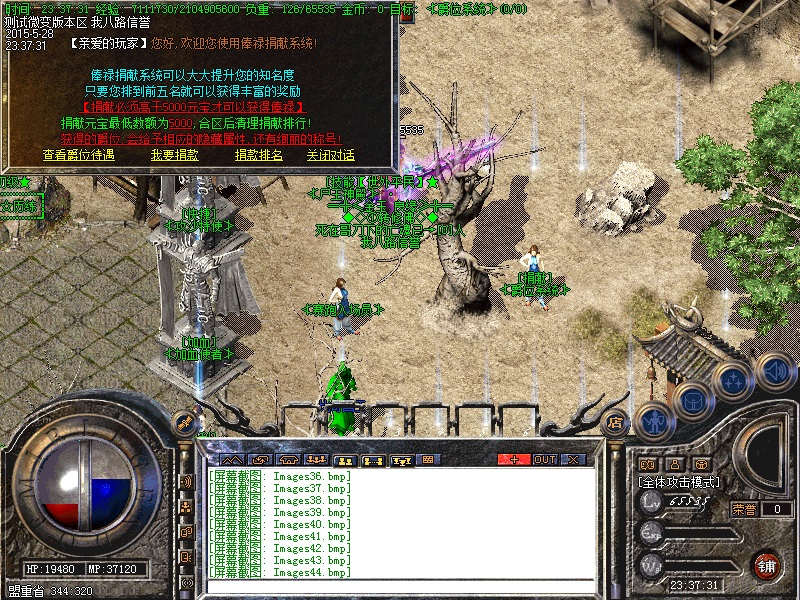Select the 我要捐款 donate option
This screenshot has width=800, height=600.
click(175, 155)
